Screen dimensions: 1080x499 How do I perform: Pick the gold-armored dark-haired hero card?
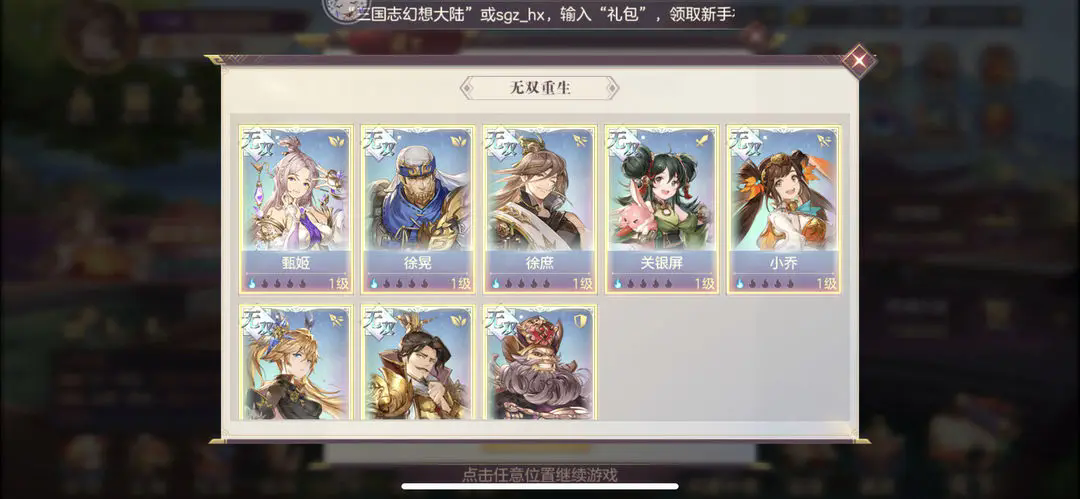[418, 363]
